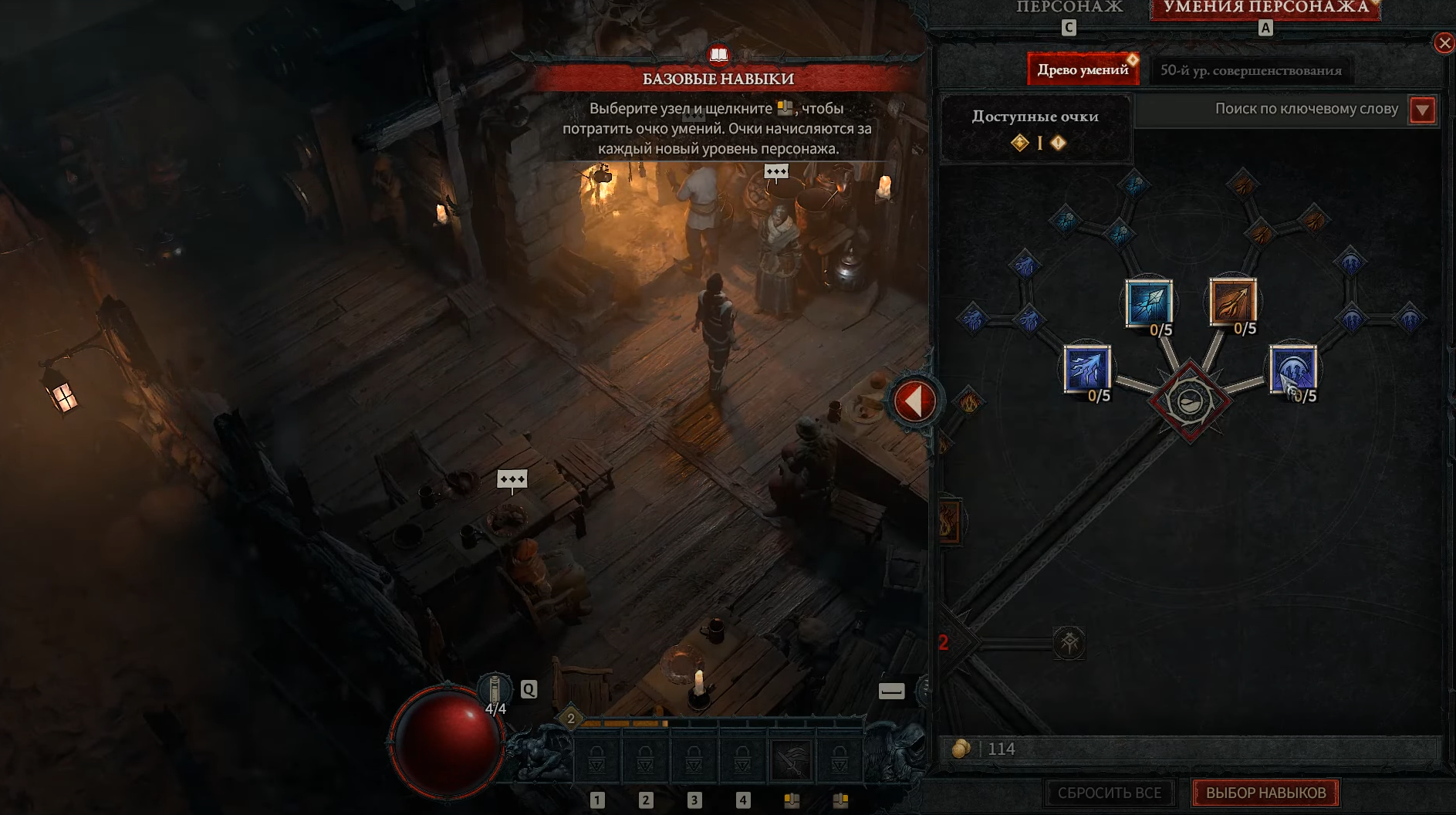Open the Древо умений tab
The image size is (1456, 815).
tap(1082, 70)
